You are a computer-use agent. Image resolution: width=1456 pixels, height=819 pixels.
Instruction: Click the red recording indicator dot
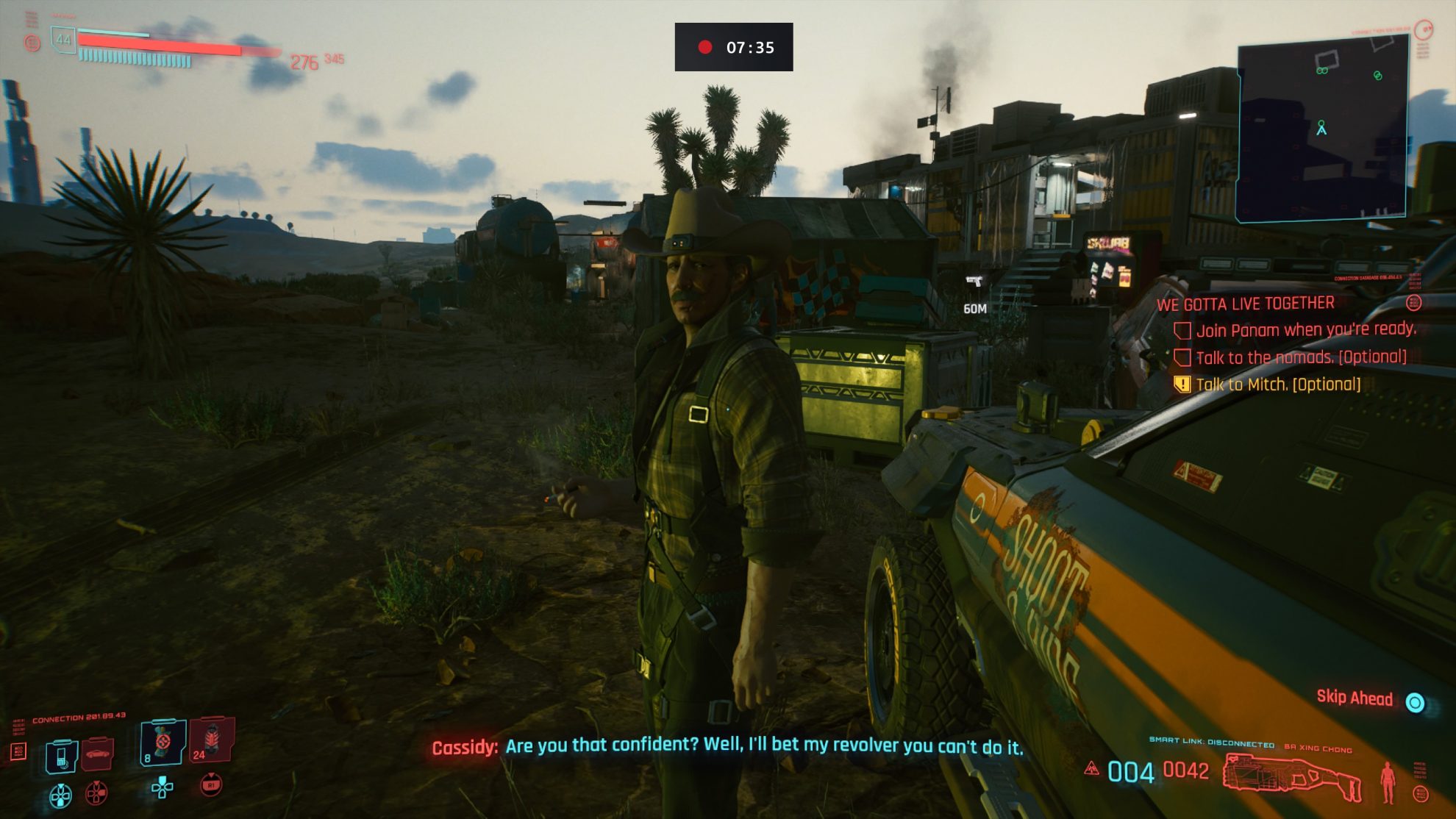point(704,48)
